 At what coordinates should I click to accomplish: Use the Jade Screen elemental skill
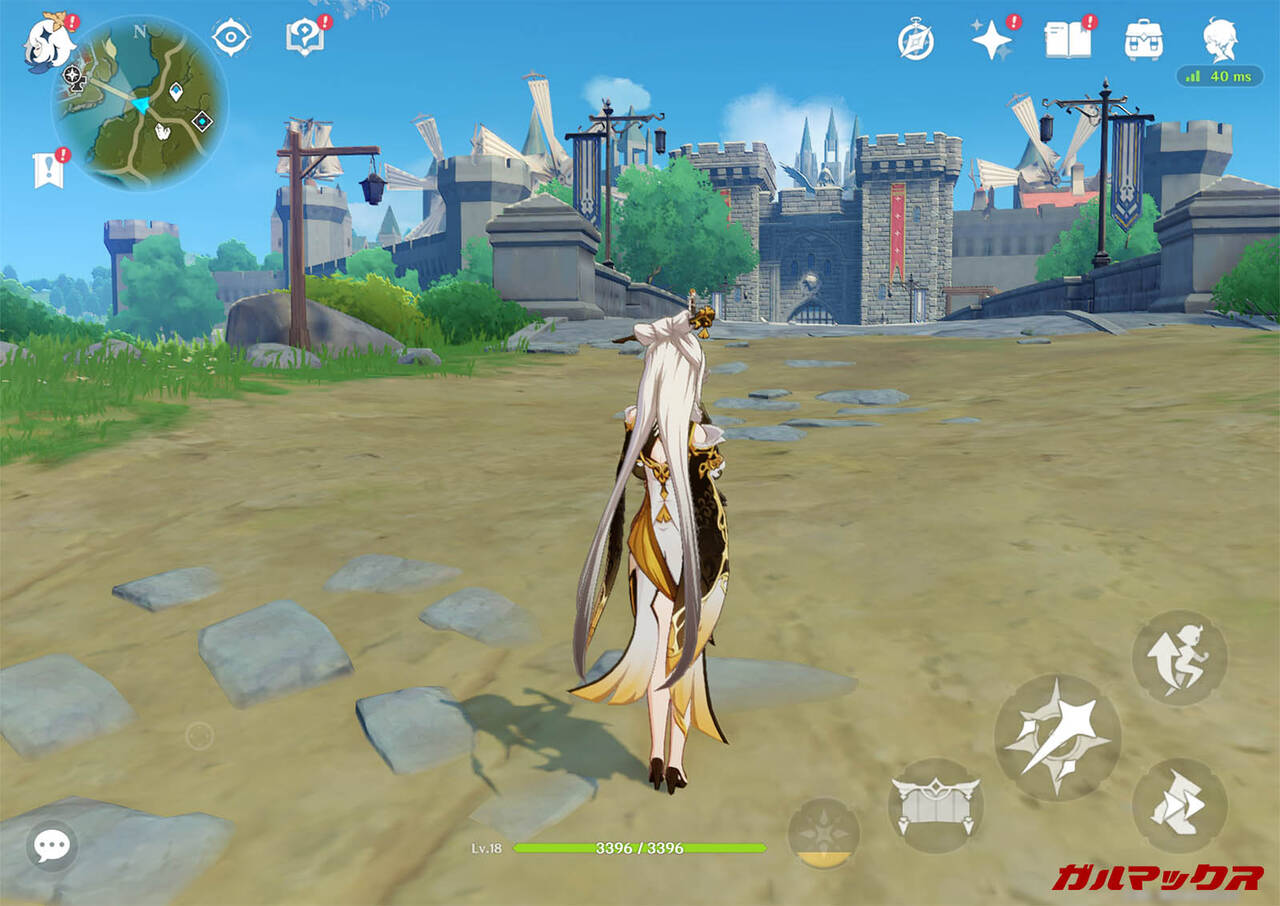pyautogui.click(x=935, y=805)
